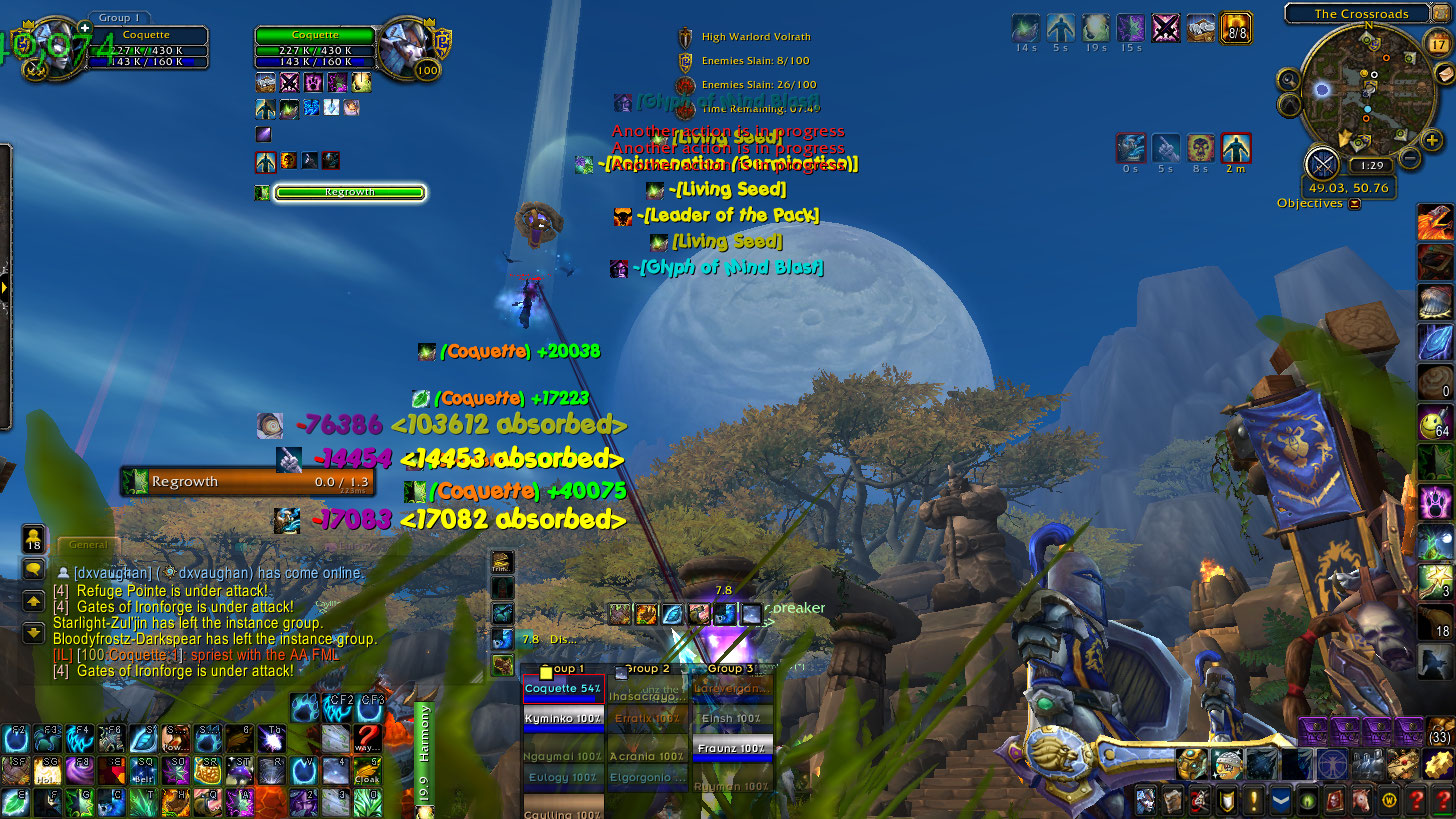Collapse the Objectives tracker arrow
The width and height of the screenshot is (1456, 819).
[1355, 204]
